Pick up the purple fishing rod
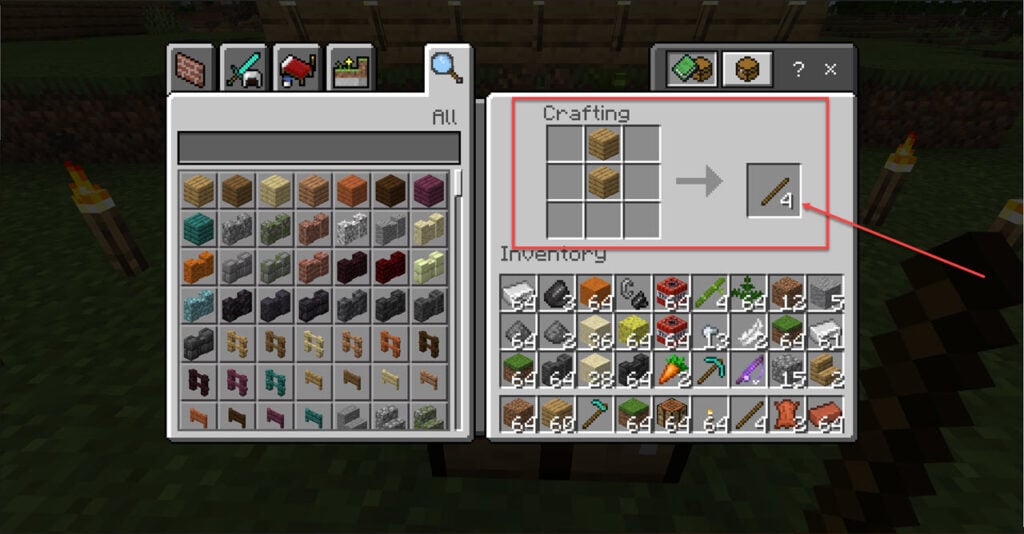This screenshot has width=1024, height=534. coord(748,370)
